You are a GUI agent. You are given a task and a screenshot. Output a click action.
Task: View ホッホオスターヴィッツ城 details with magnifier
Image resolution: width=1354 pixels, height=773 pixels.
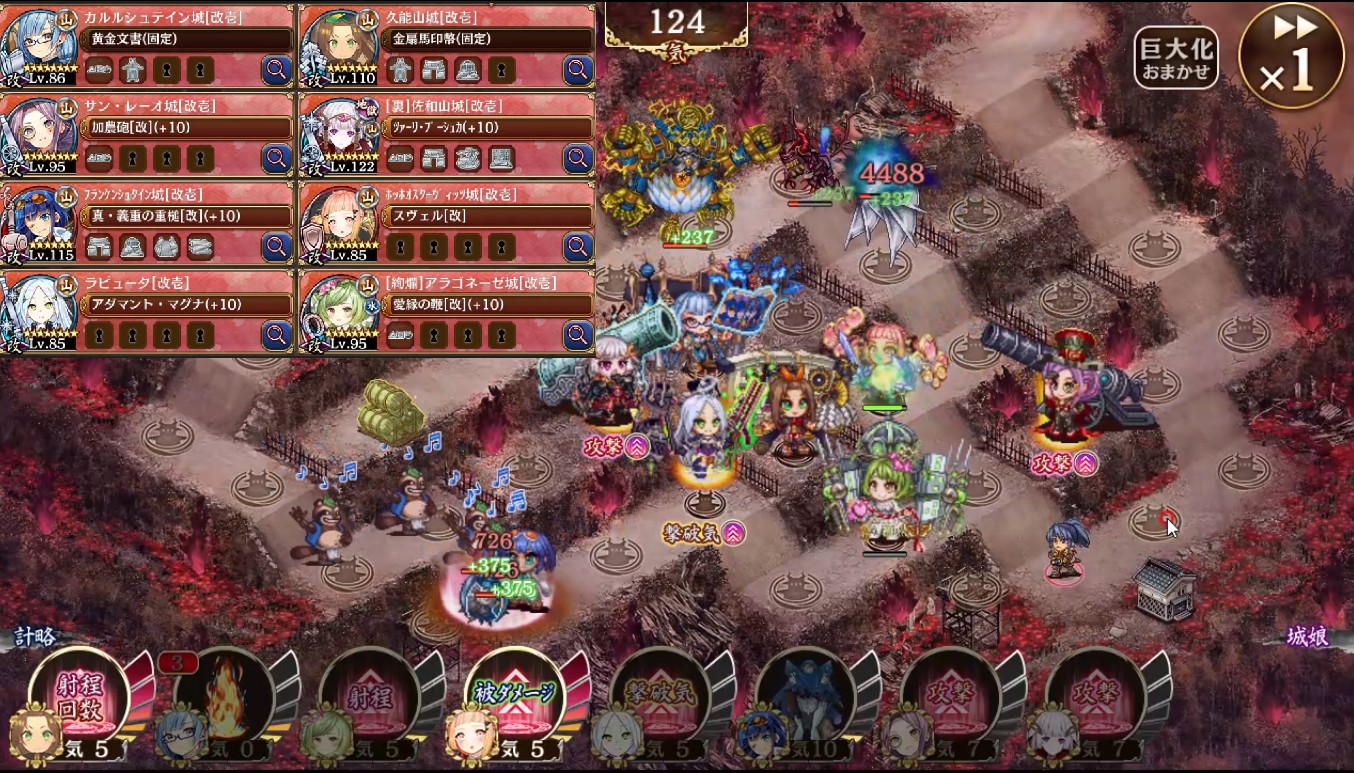pyautogui.click(x=578, y=246)
